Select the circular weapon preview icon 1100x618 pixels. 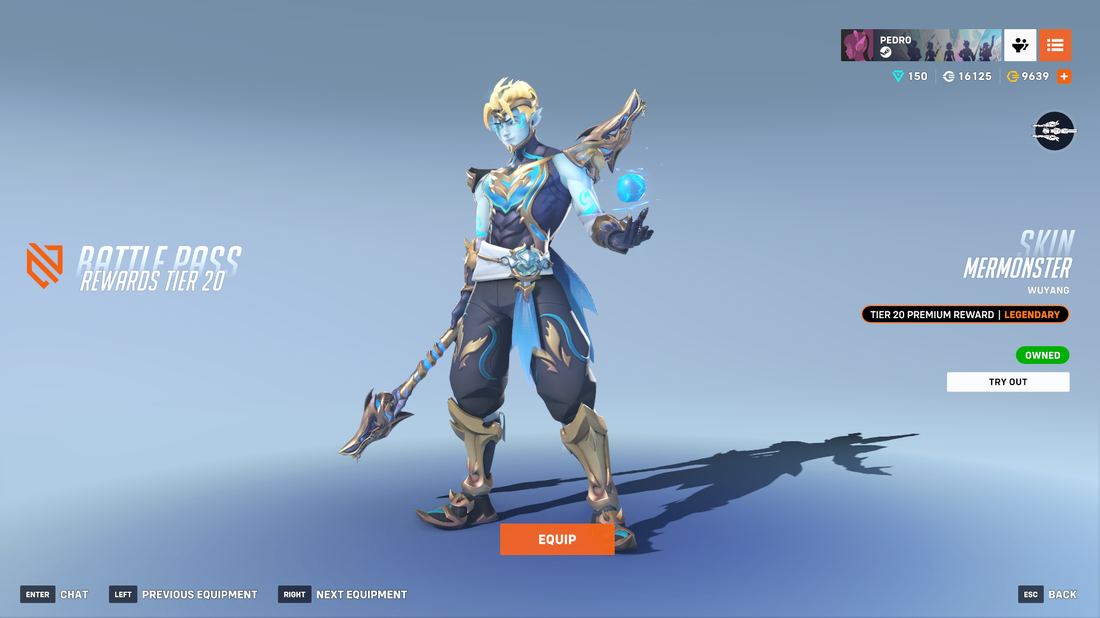coord(1054,130)
